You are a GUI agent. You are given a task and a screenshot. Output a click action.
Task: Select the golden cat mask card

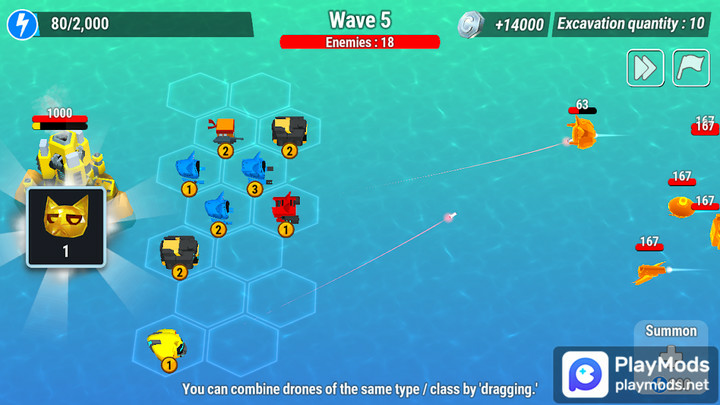point(66,226)
